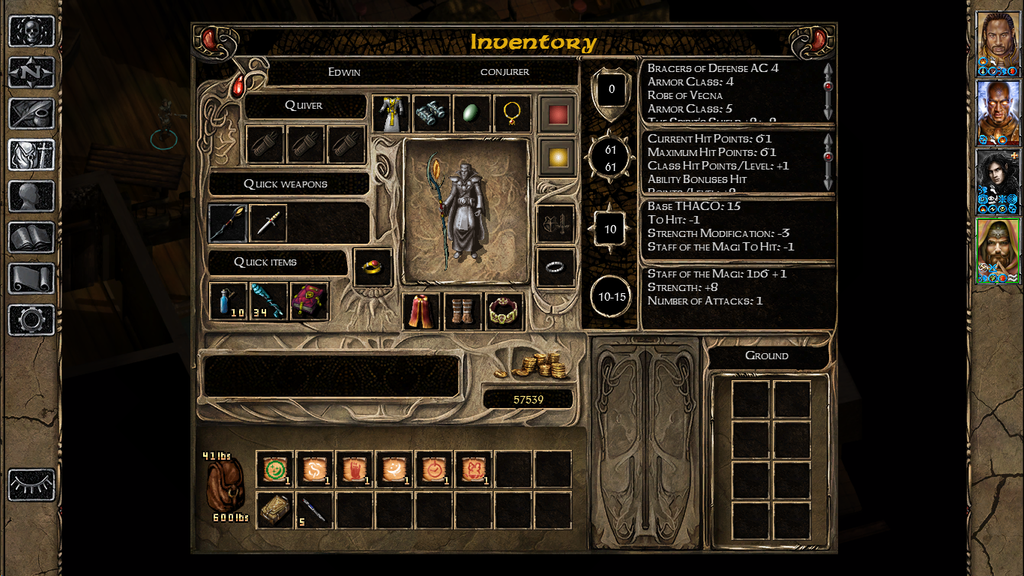The image size is (1024, 576).
Task: Select the red cloak slot
Action: [421, 311]
